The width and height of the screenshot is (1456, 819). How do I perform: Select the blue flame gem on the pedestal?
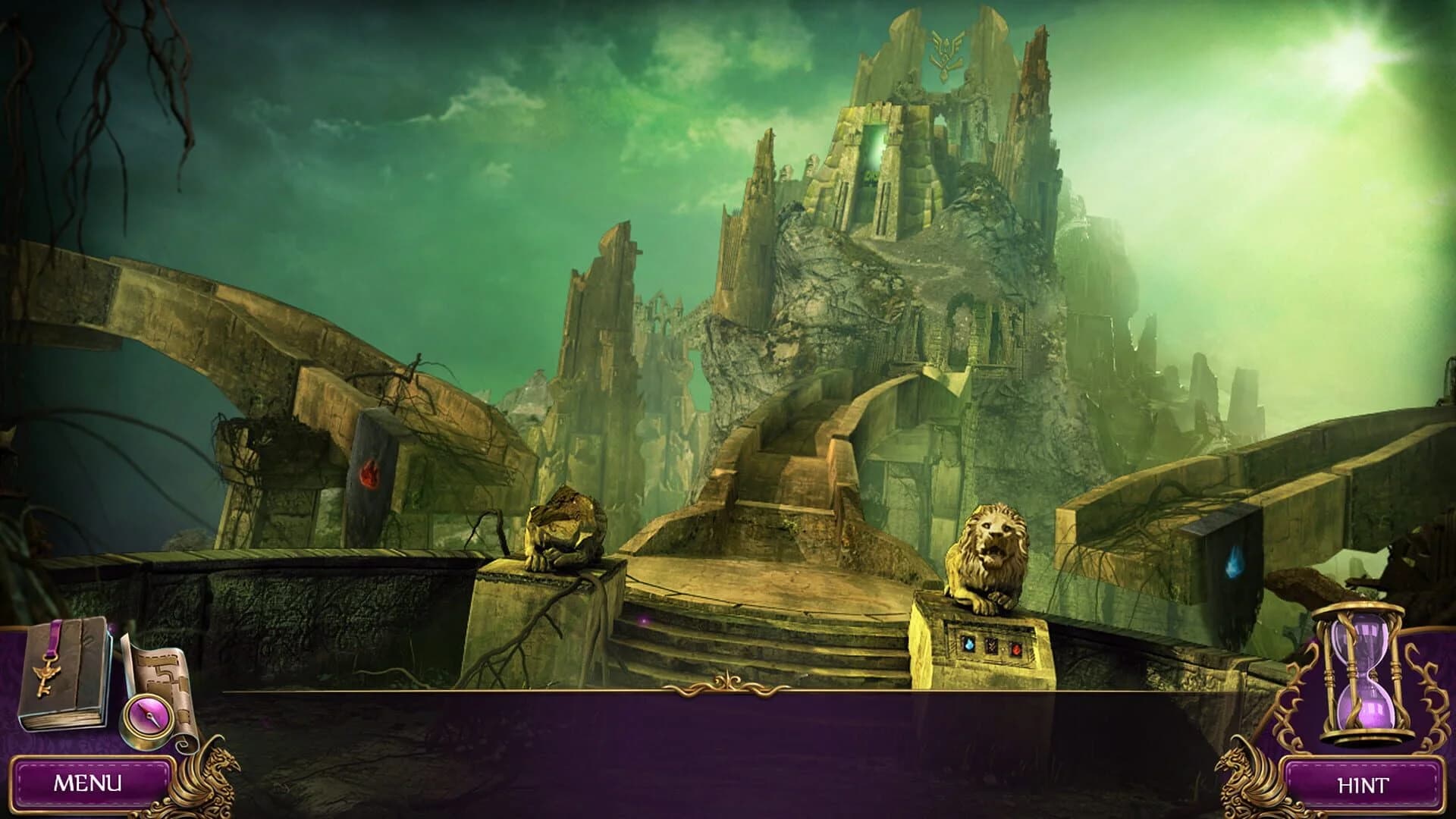969,645
